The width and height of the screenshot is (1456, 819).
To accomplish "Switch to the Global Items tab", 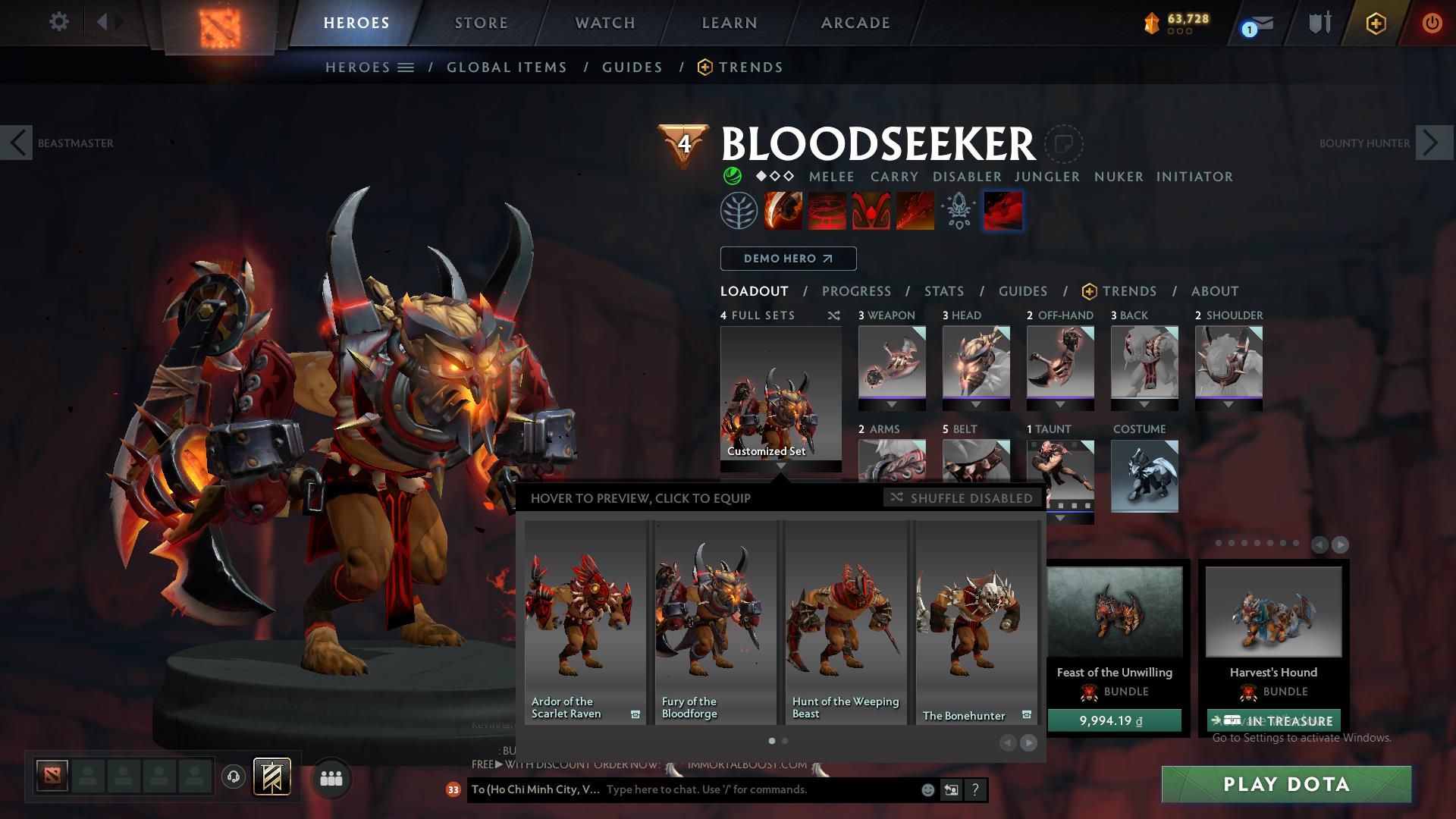I will click(507, 67).
